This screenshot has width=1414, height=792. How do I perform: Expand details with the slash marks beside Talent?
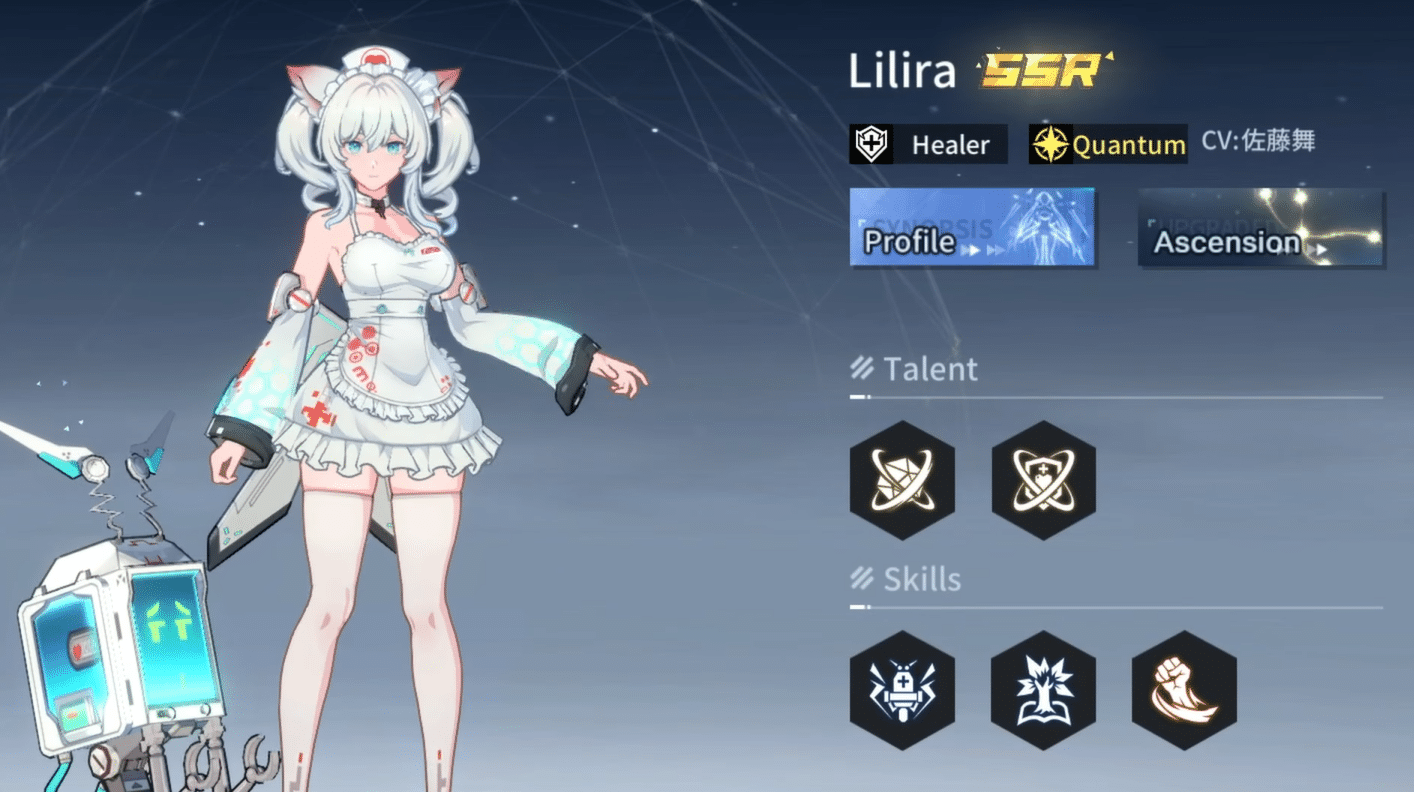coord(862,368)
